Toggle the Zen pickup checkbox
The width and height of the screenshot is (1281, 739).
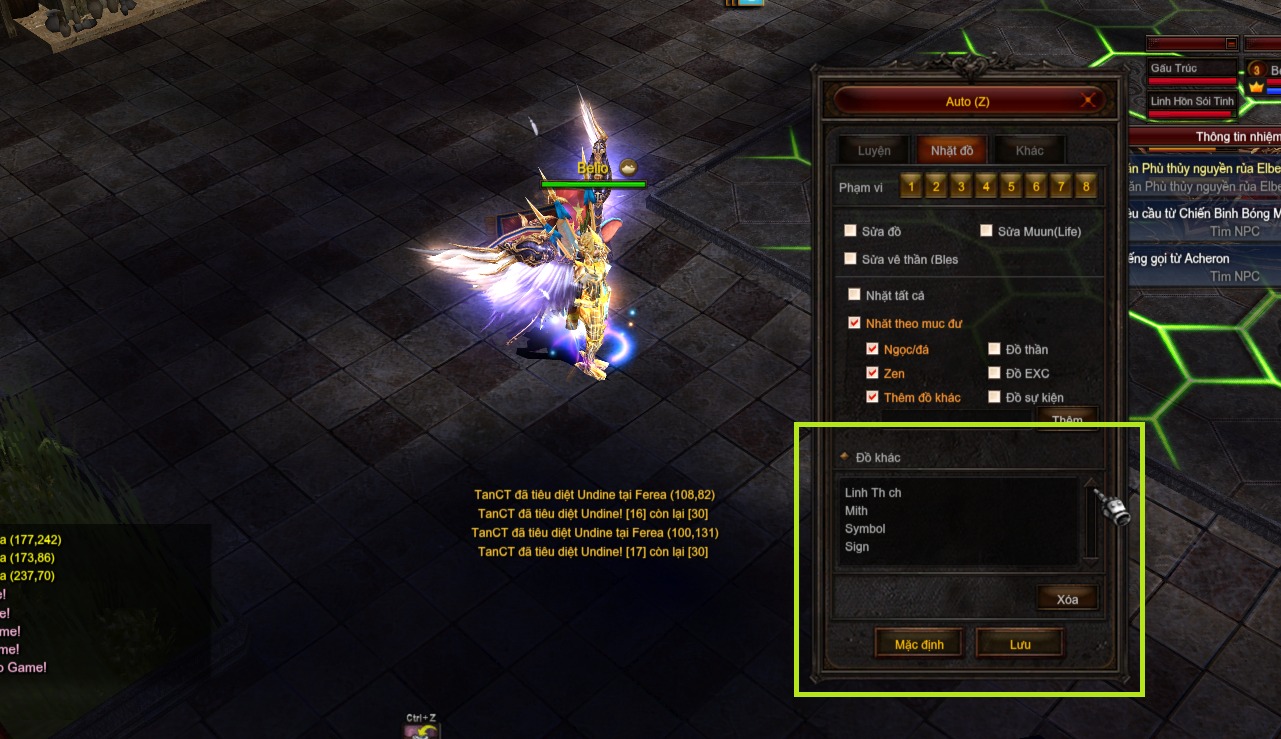pos(873,373)
